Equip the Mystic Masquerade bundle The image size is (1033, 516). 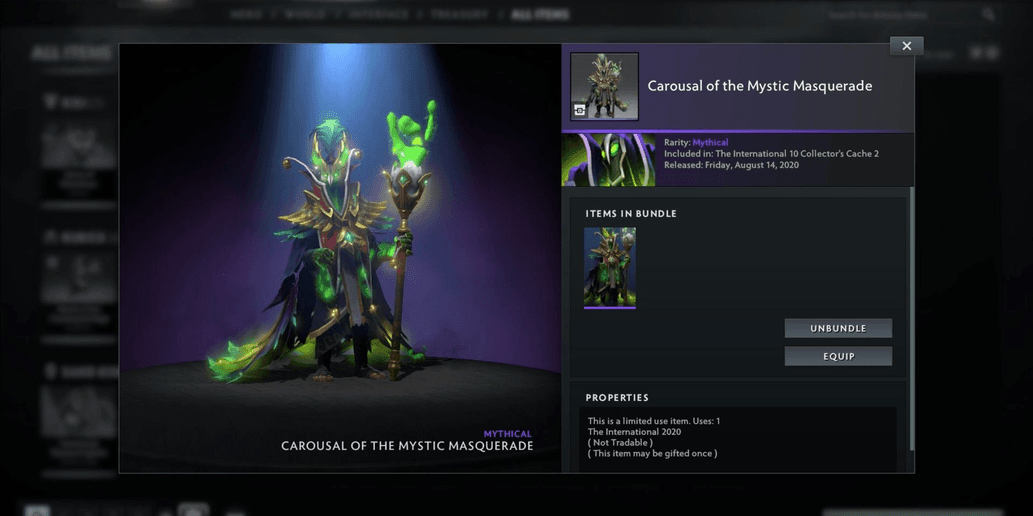click(x=838, y=356)
